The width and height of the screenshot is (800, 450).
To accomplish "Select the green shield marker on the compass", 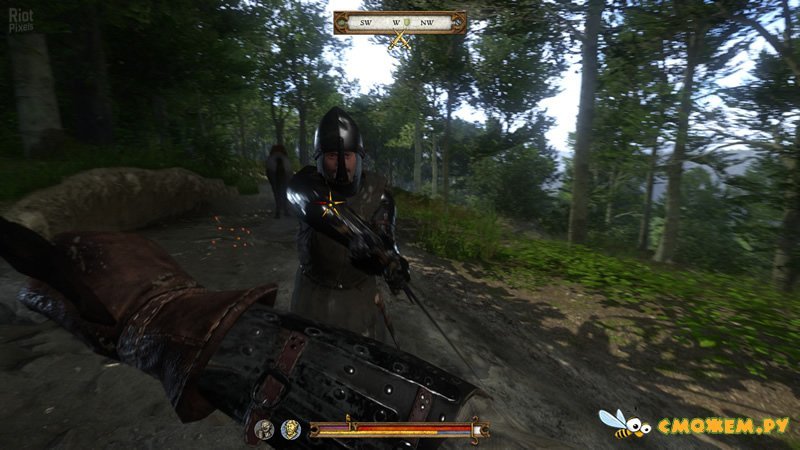I will pos(408,21).
